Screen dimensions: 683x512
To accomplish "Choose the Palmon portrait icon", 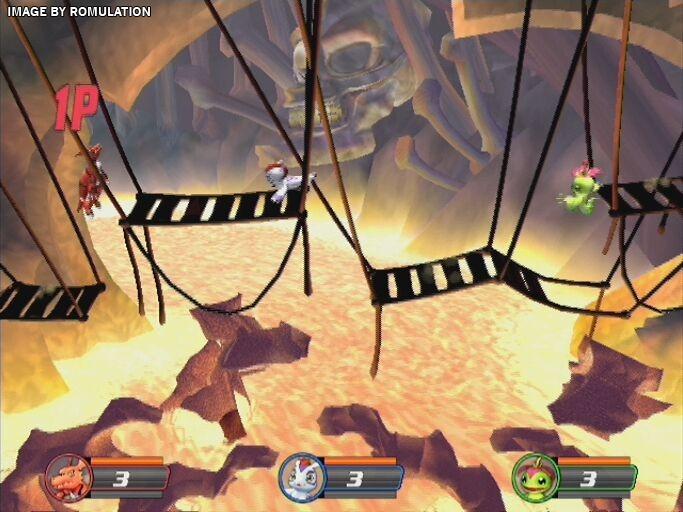I will coord(533,477).
